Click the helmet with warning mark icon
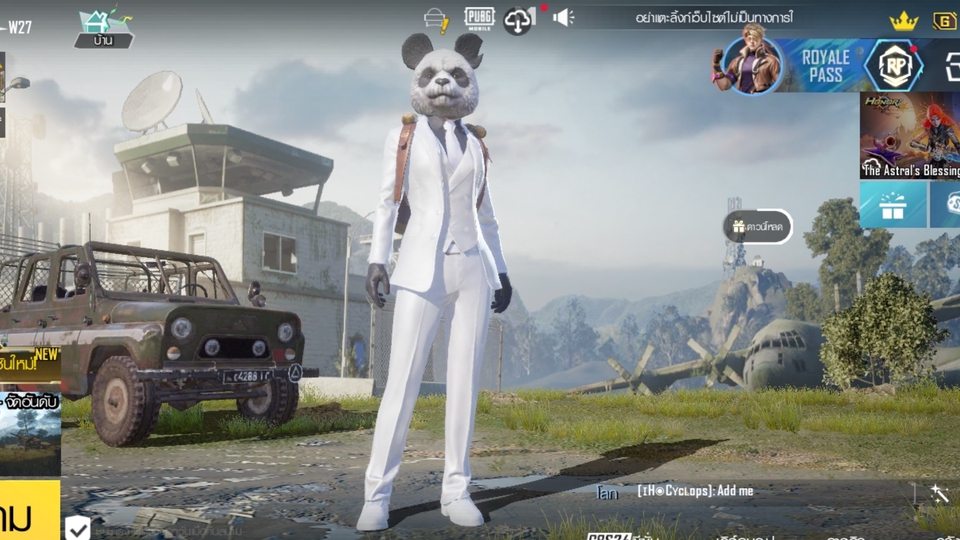960x540 pixels. point(436,19)
